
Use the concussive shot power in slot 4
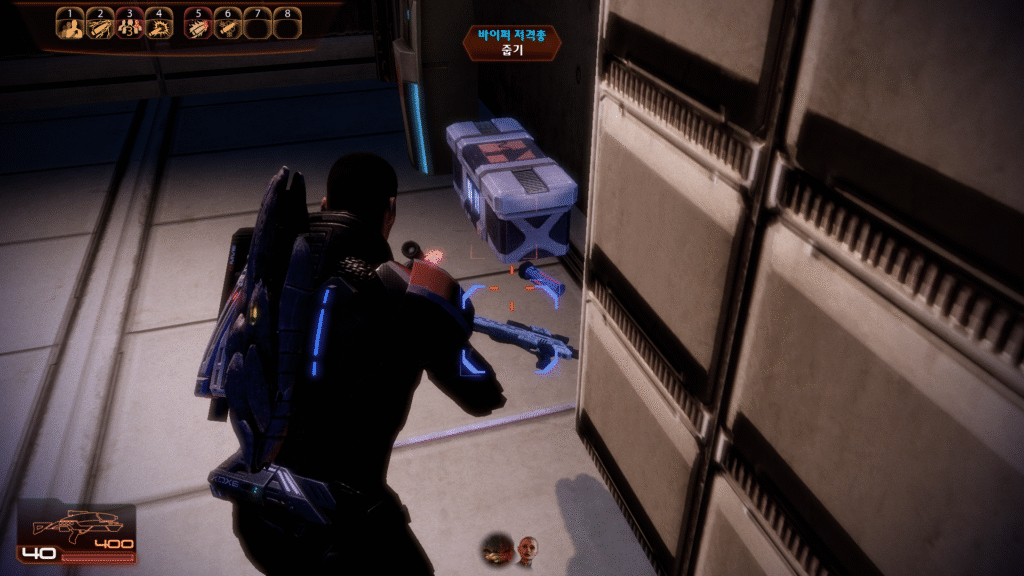click(x=158, y=27)
